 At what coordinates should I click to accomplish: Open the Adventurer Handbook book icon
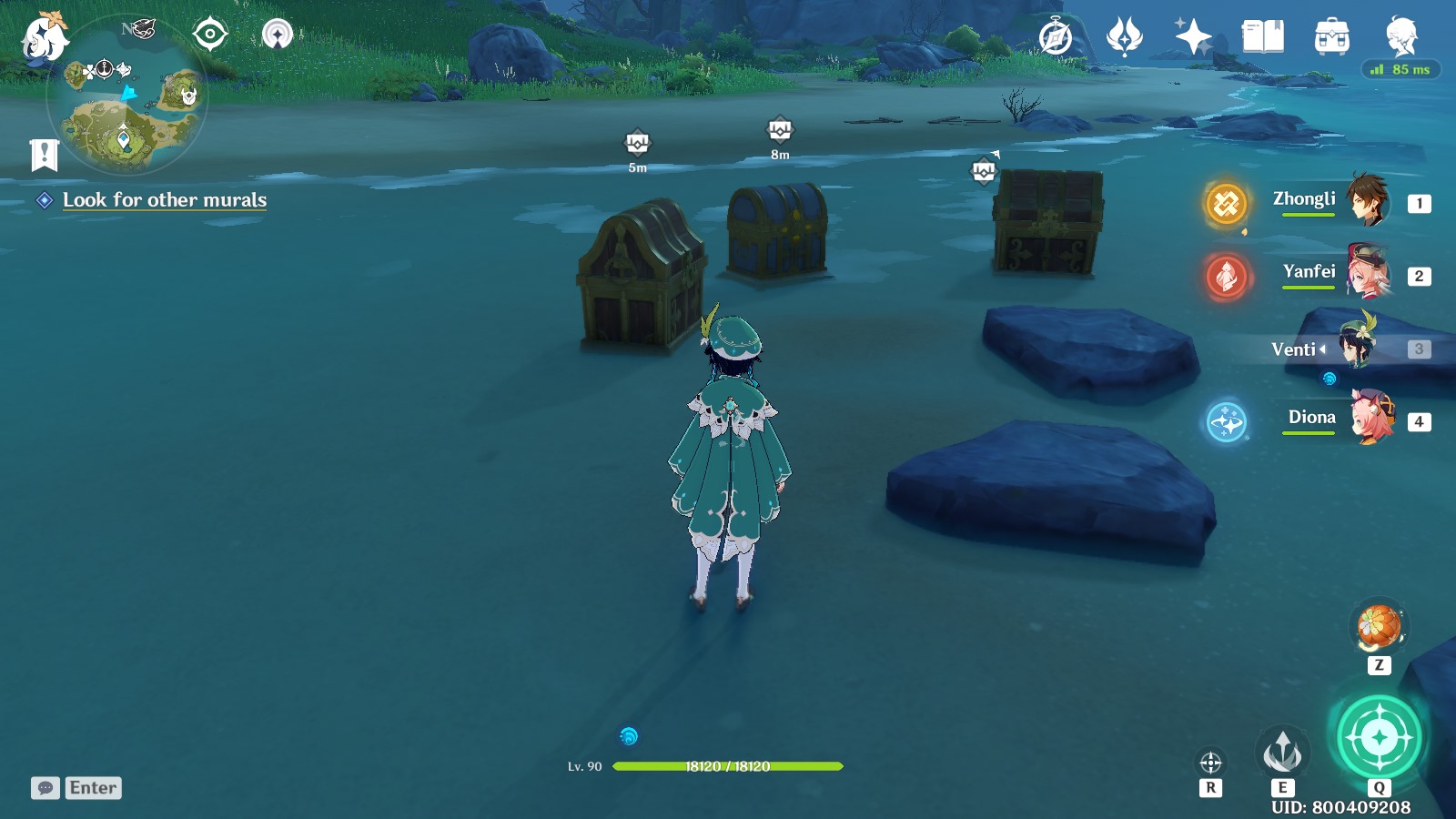[1262, 37]
